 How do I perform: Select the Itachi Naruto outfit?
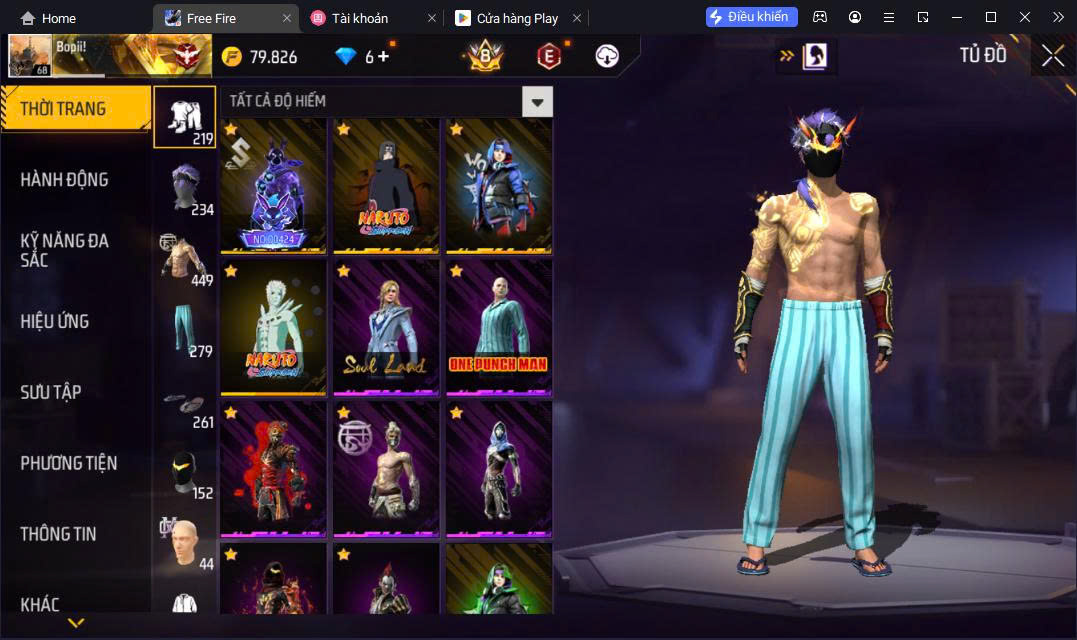point(386,185)
